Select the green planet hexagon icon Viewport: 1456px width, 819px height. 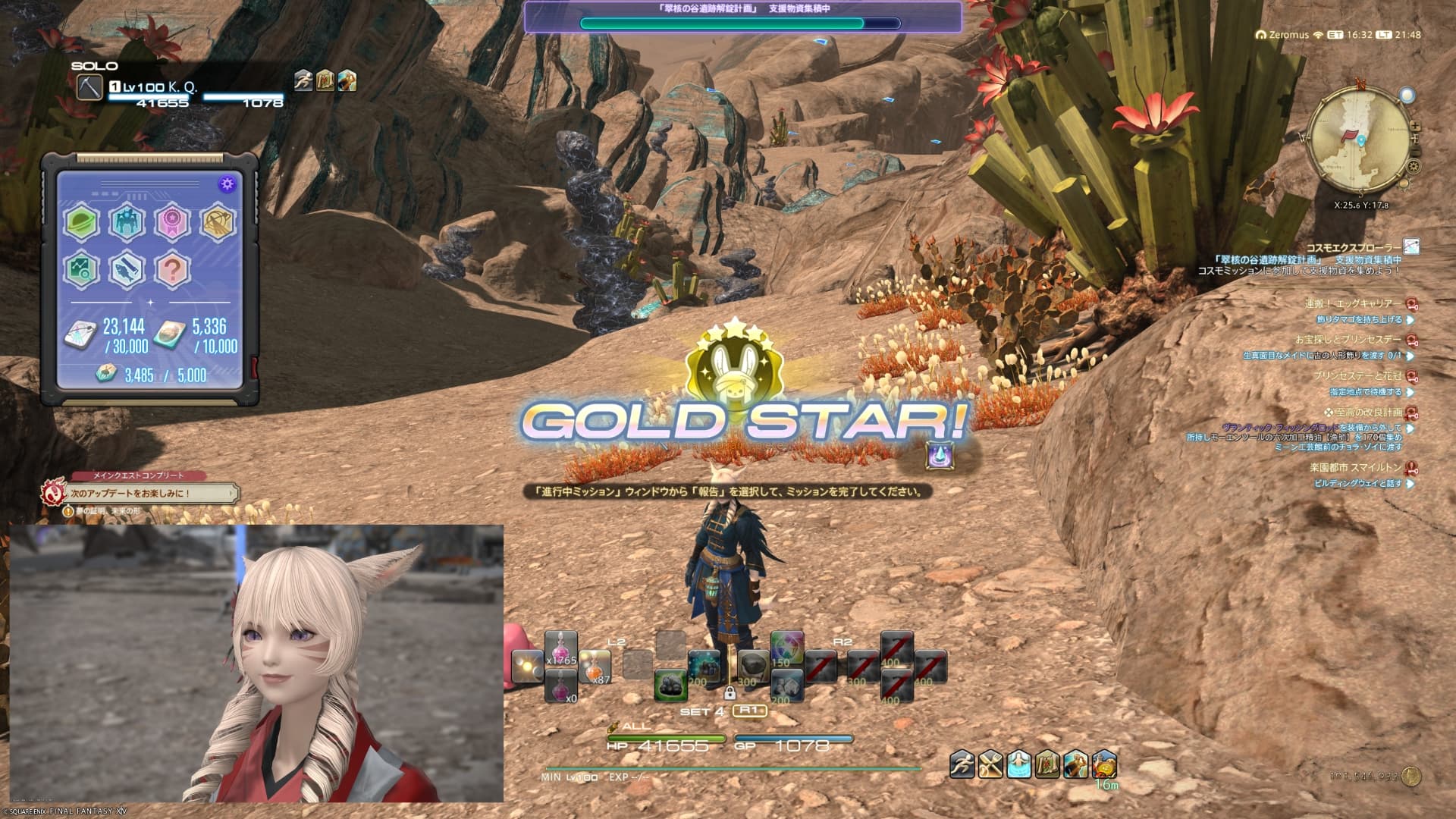81,222
